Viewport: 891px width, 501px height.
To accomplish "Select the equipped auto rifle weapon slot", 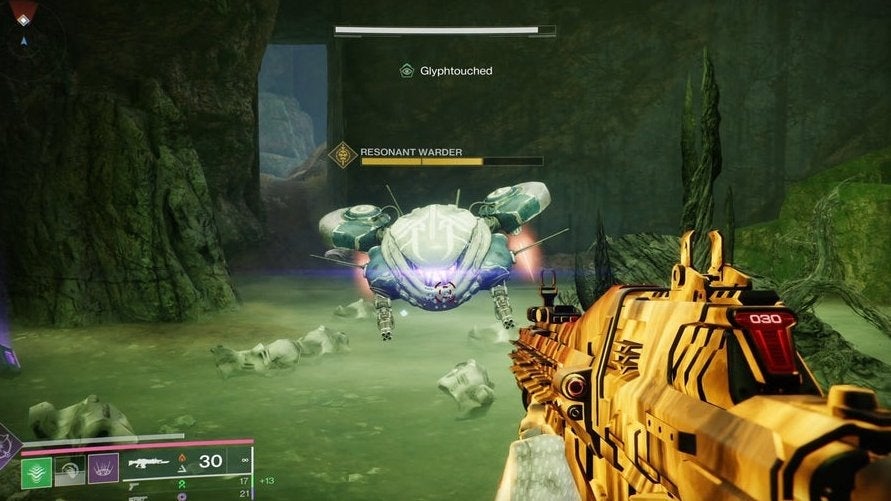I will click(x=150, y=463).
